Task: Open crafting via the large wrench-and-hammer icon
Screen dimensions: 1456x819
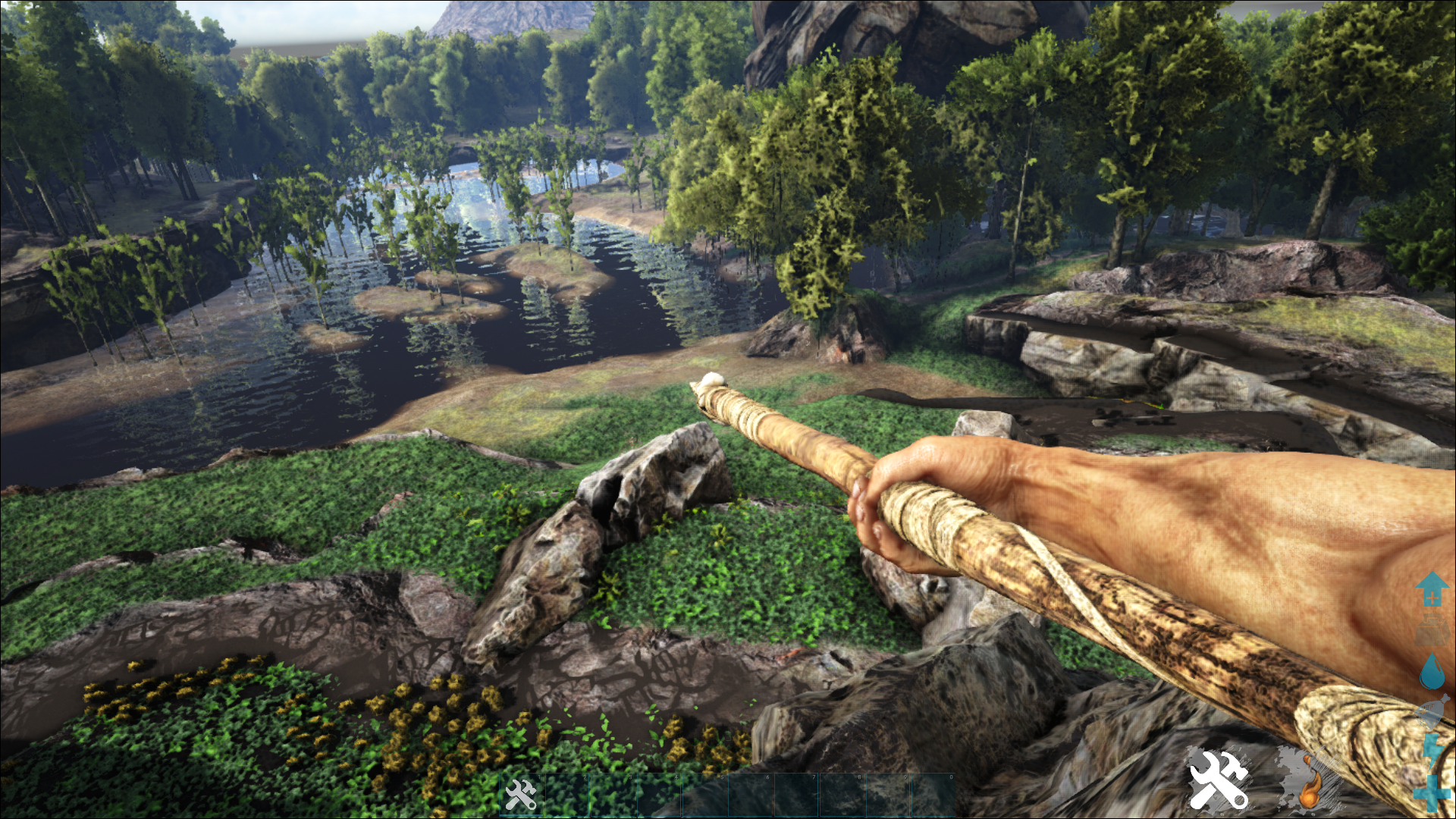Action: pos(1219,779)
